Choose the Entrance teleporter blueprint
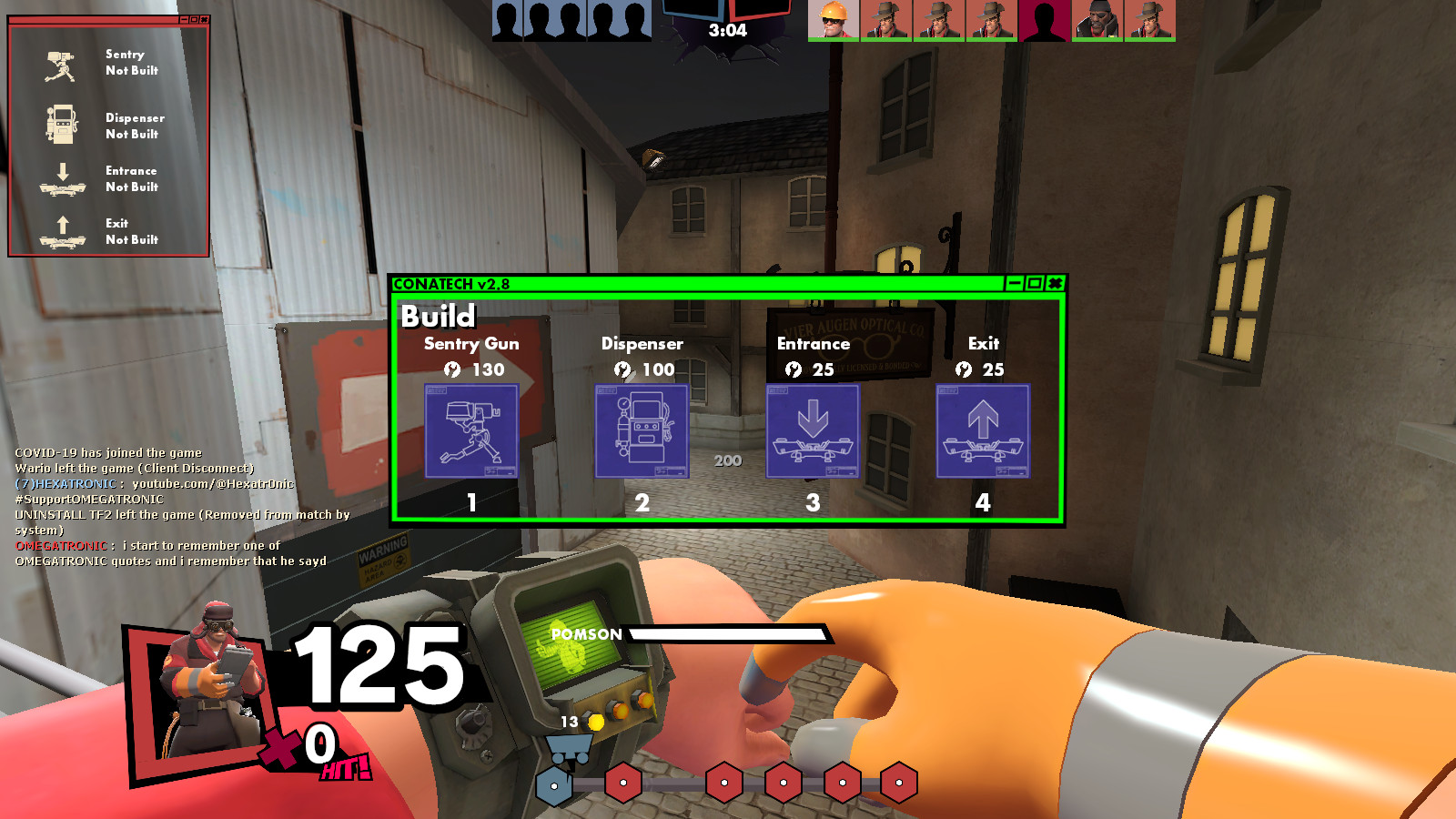Image resolution: width=1456 pixels, height=819 pixels. (813, 432)
